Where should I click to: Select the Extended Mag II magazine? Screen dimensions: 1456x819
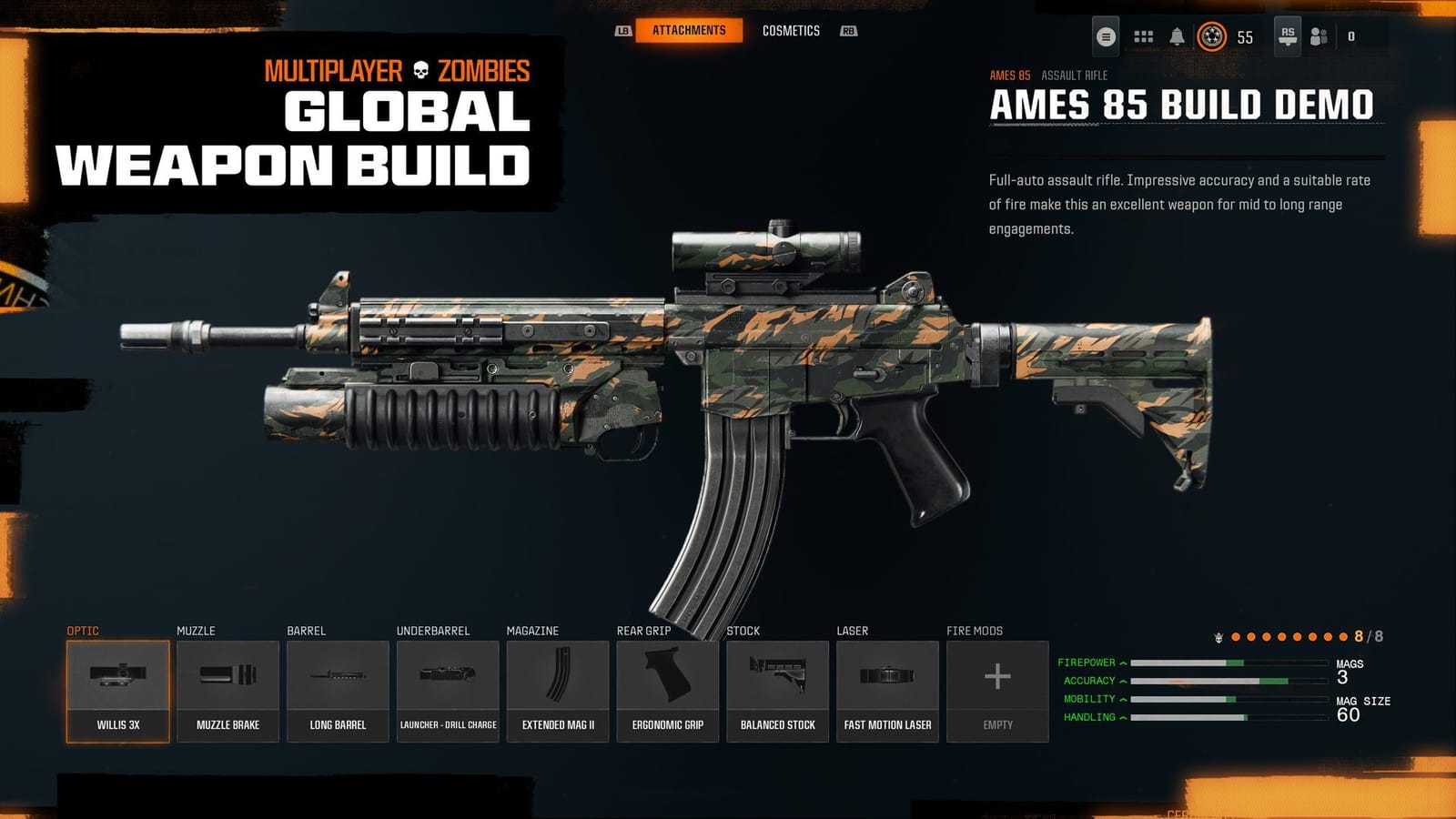559,687
